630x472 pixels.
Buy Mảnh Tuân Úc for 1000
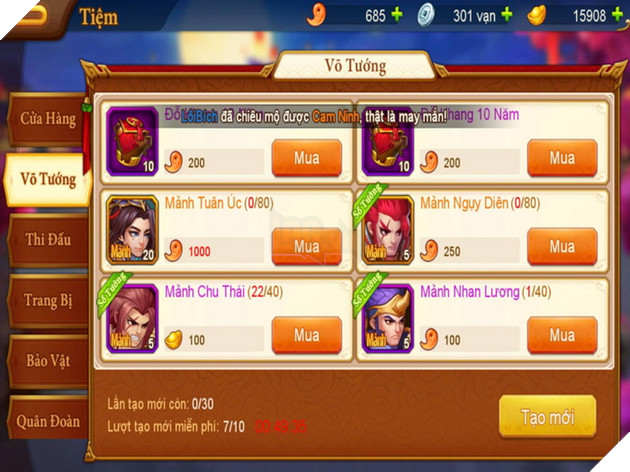point(306,247)
